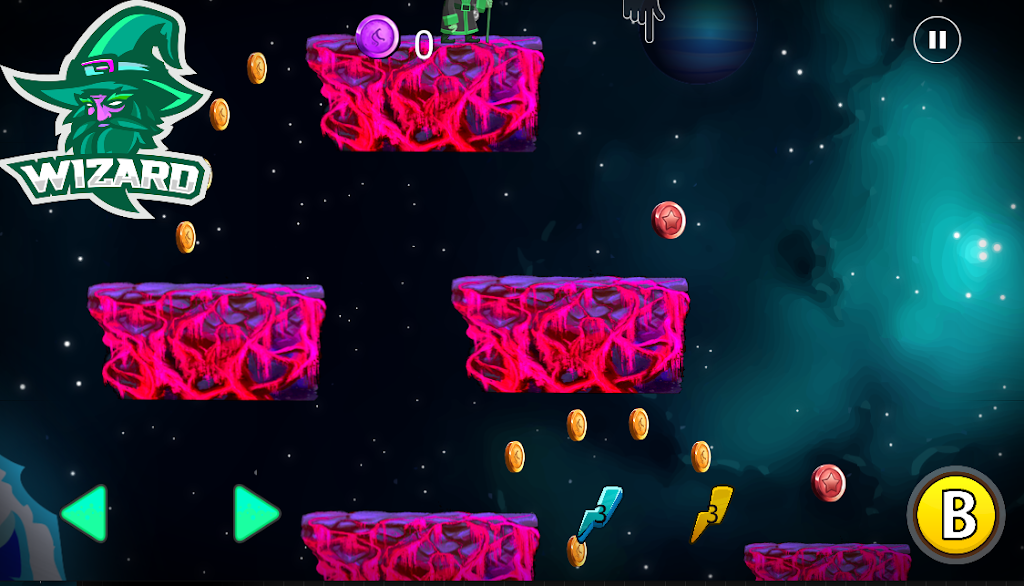Image resolution: width=1024 pixels, height=586 pixels.
Task: Pause the game
Action: click(937, 40)
